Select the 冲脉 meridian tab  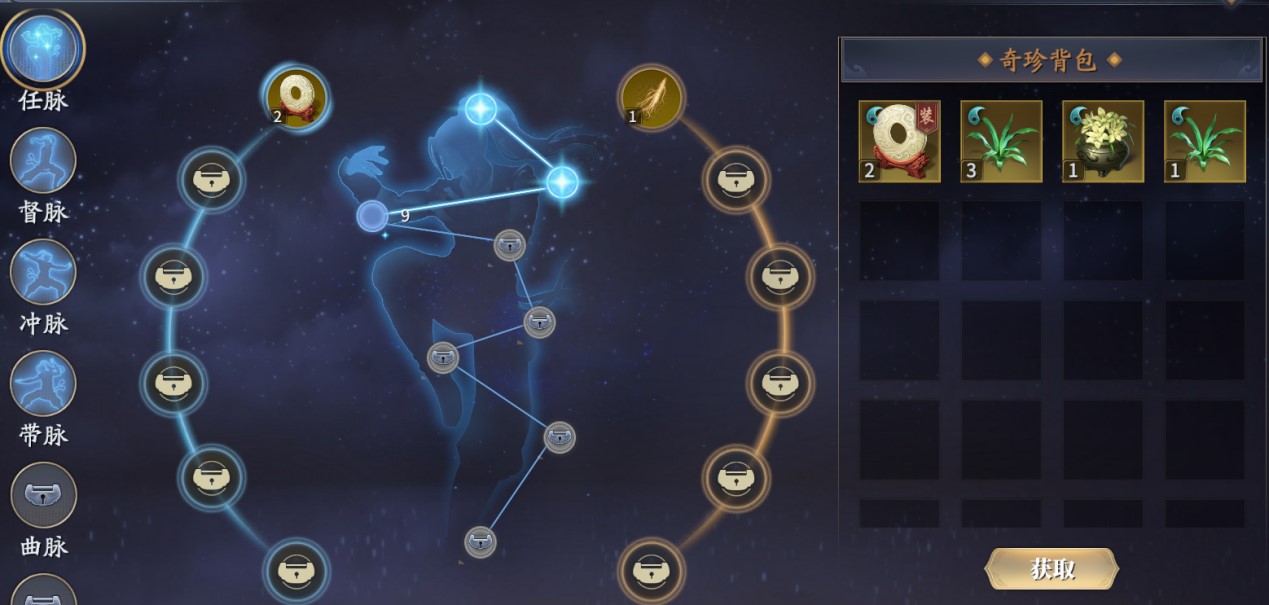click(x=43, y=272)
